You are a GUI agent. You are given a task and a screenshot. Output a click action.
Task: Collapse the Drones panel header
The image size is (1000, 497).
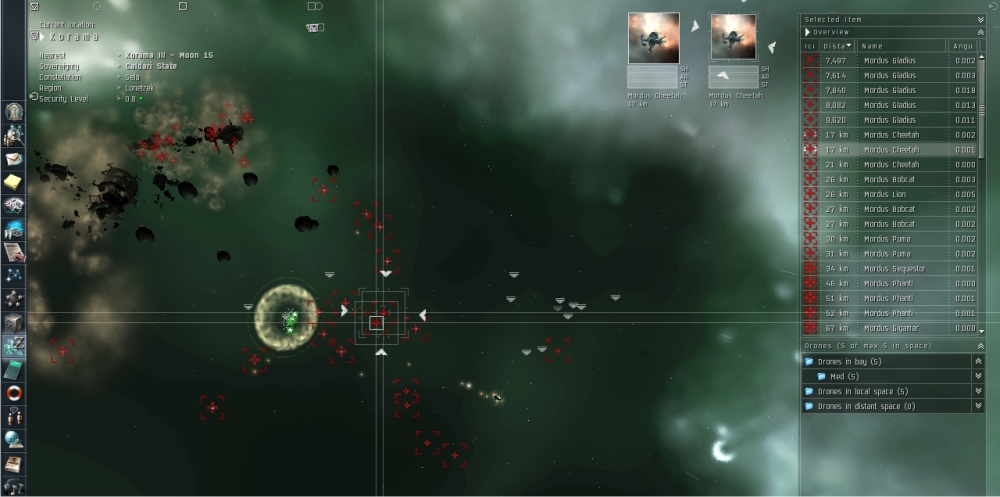point(980,346)
